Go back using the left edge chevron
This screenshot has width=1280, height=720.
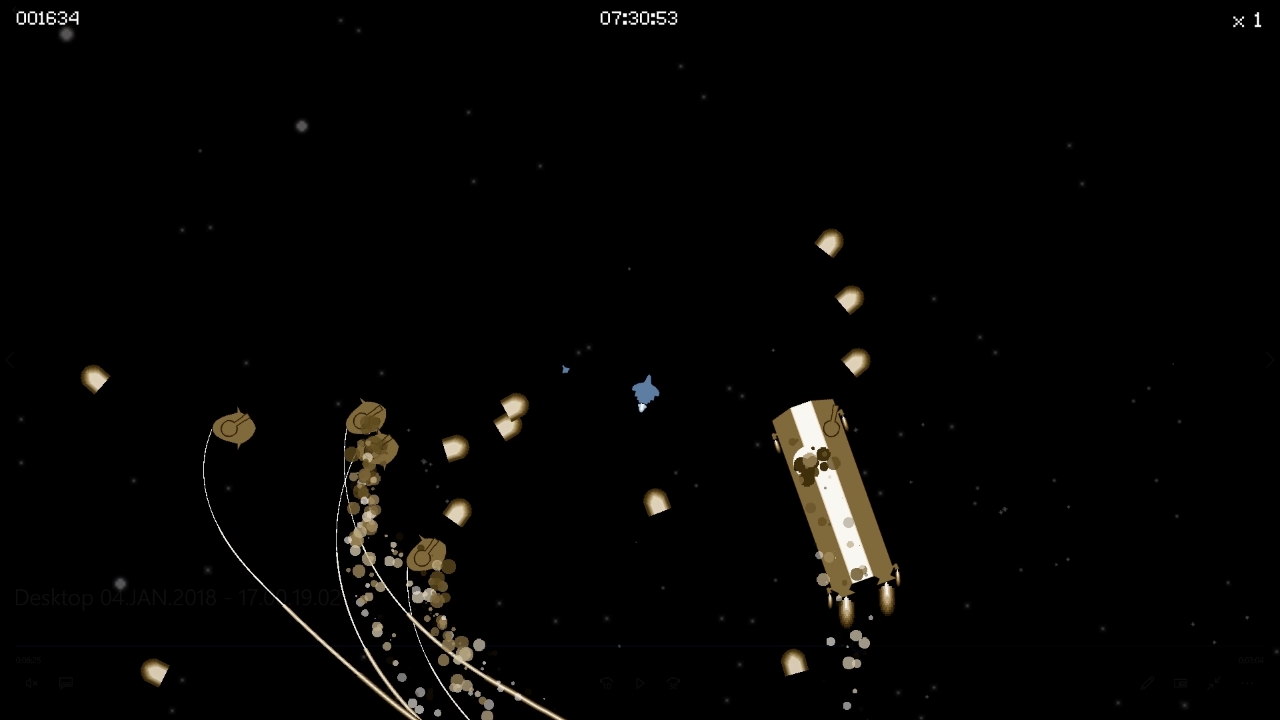tap(10, 360)
